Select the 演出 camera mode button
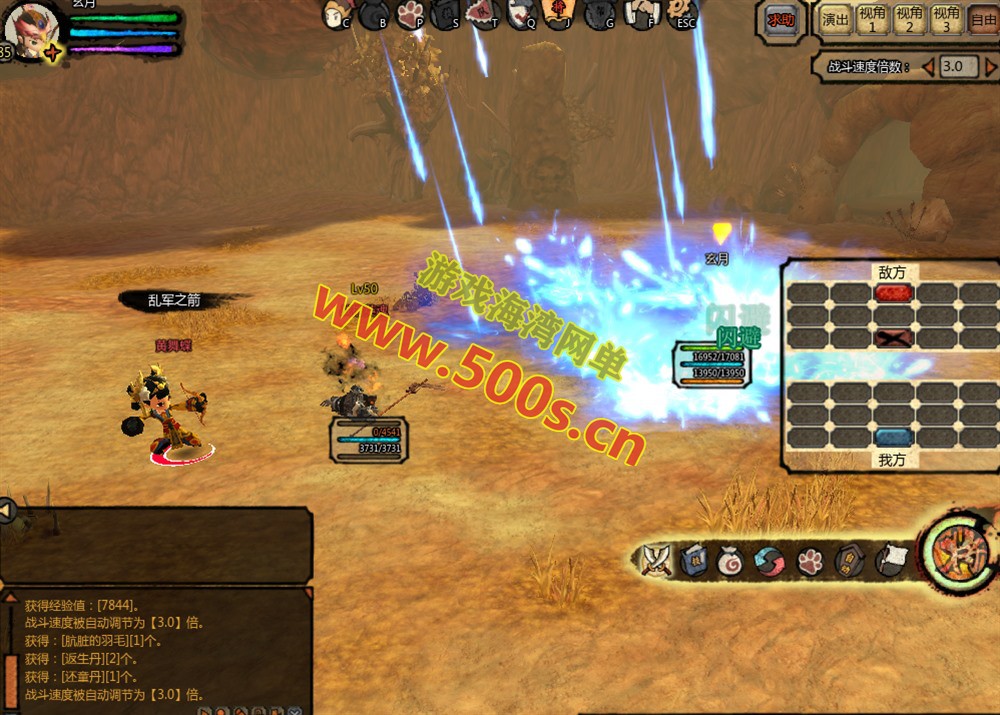 pos(836,19)
